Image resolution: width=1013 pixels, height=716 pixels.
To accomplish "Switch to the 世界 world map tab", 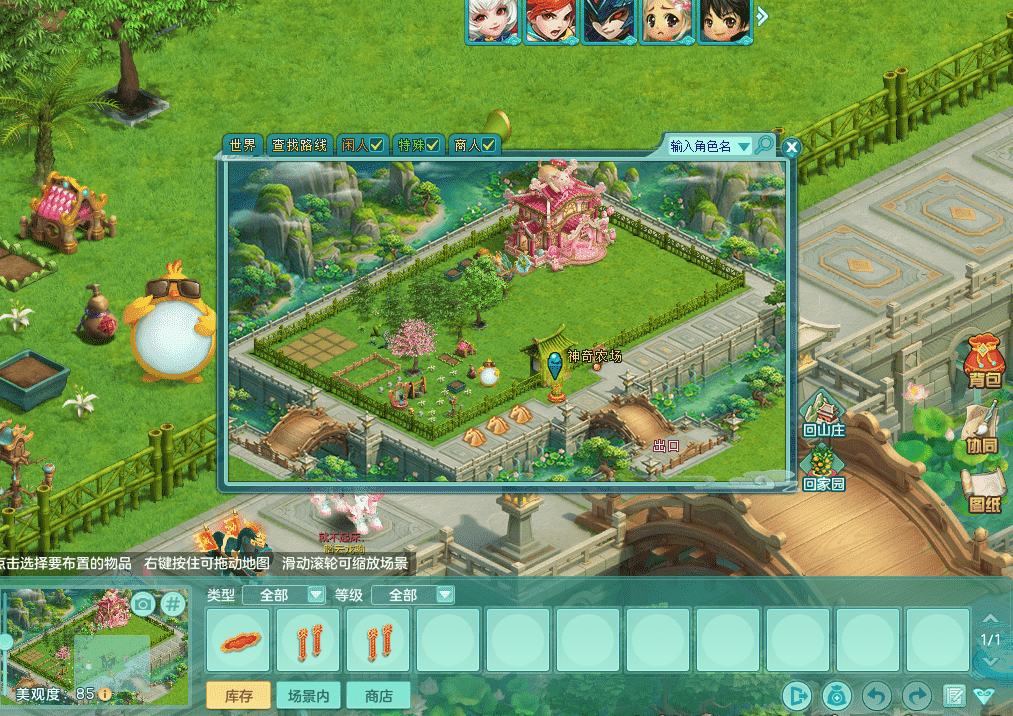I will 243,146.
